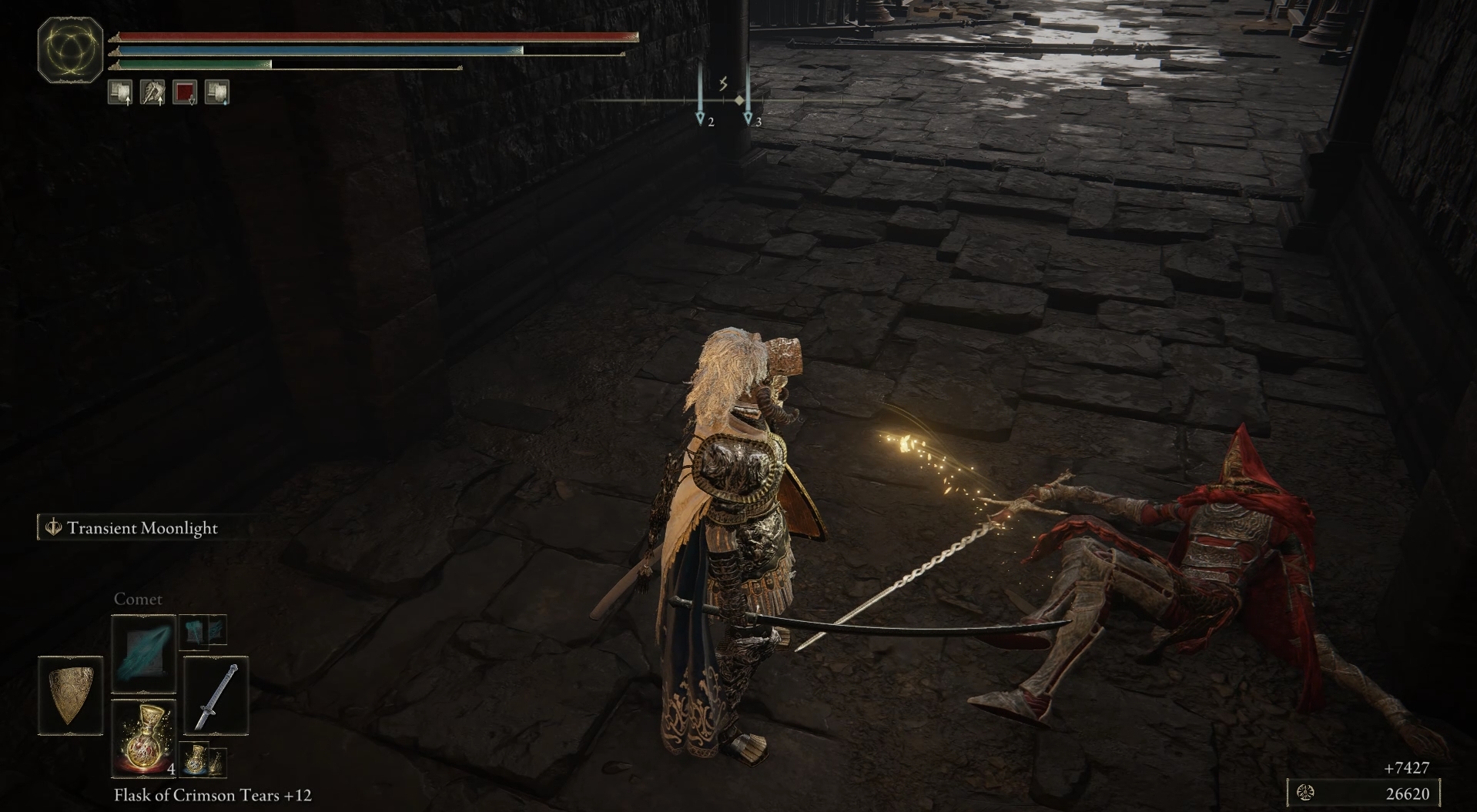
Task: Select the Transient Moonlight skill label
Action: pos(143,529)
